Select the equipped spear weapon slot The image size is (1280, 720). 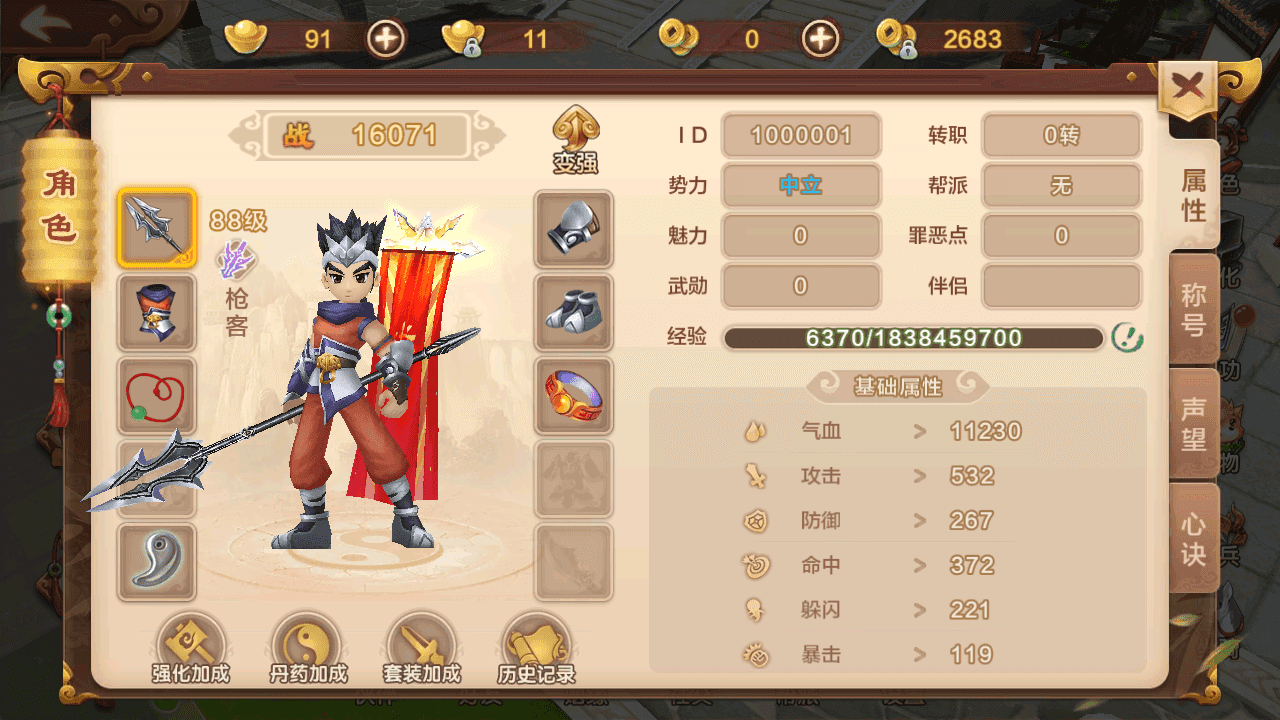(156, 228)
